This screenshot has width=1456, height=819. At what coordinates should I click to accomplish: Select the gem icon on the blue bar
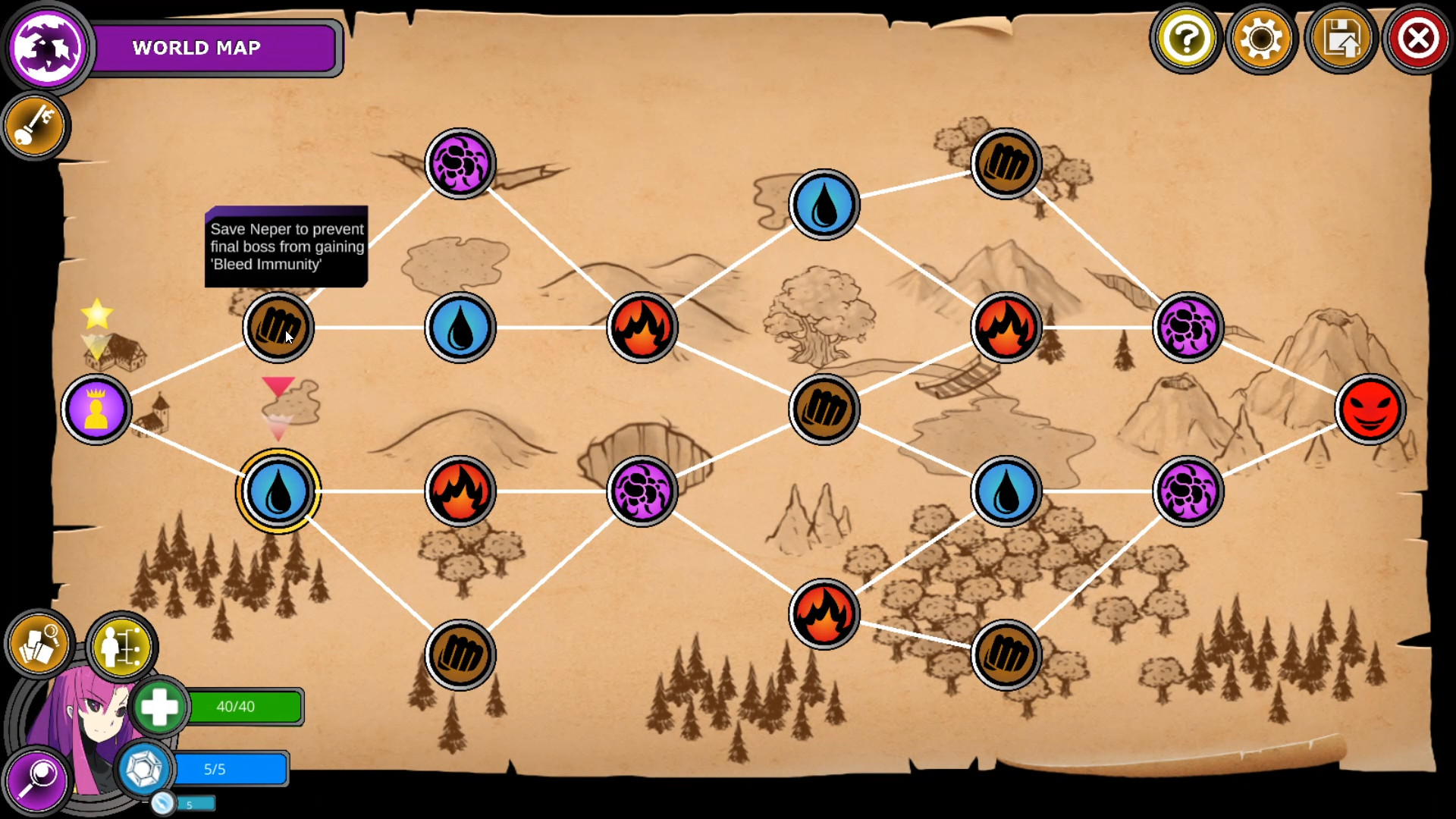(x=144, y=769)
